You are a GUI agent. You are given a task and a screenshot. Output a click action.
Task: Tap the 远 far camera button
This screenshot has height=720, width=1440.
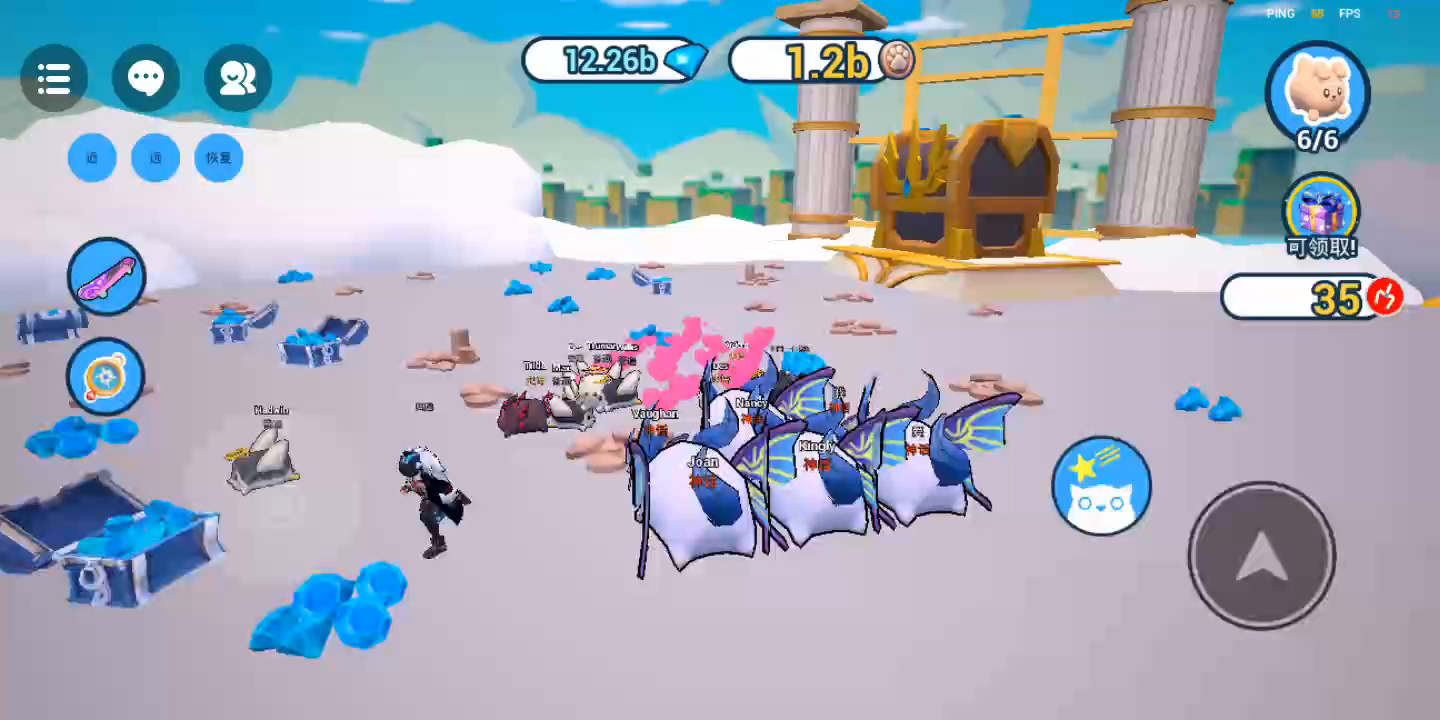coord(156,158)
